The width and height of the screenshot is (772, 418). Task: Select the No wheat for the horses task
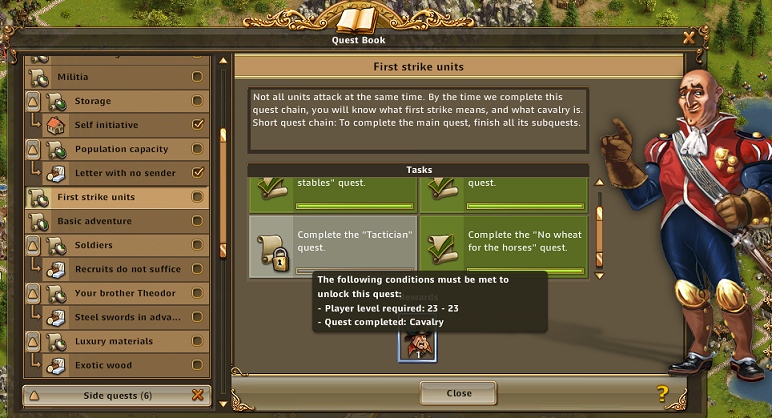(502, 246)
